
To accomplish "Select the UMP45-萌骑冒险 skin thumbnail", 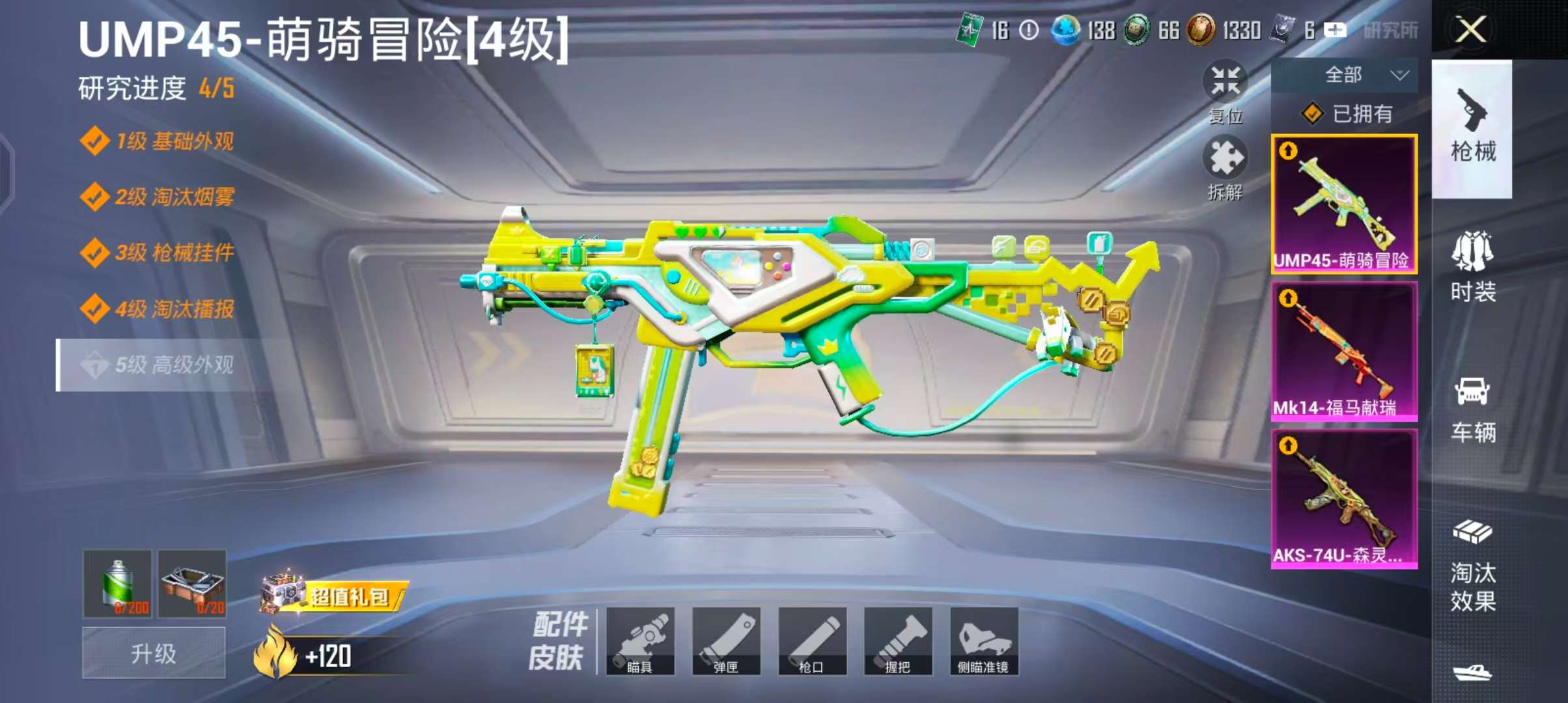I will [1343, 204].
